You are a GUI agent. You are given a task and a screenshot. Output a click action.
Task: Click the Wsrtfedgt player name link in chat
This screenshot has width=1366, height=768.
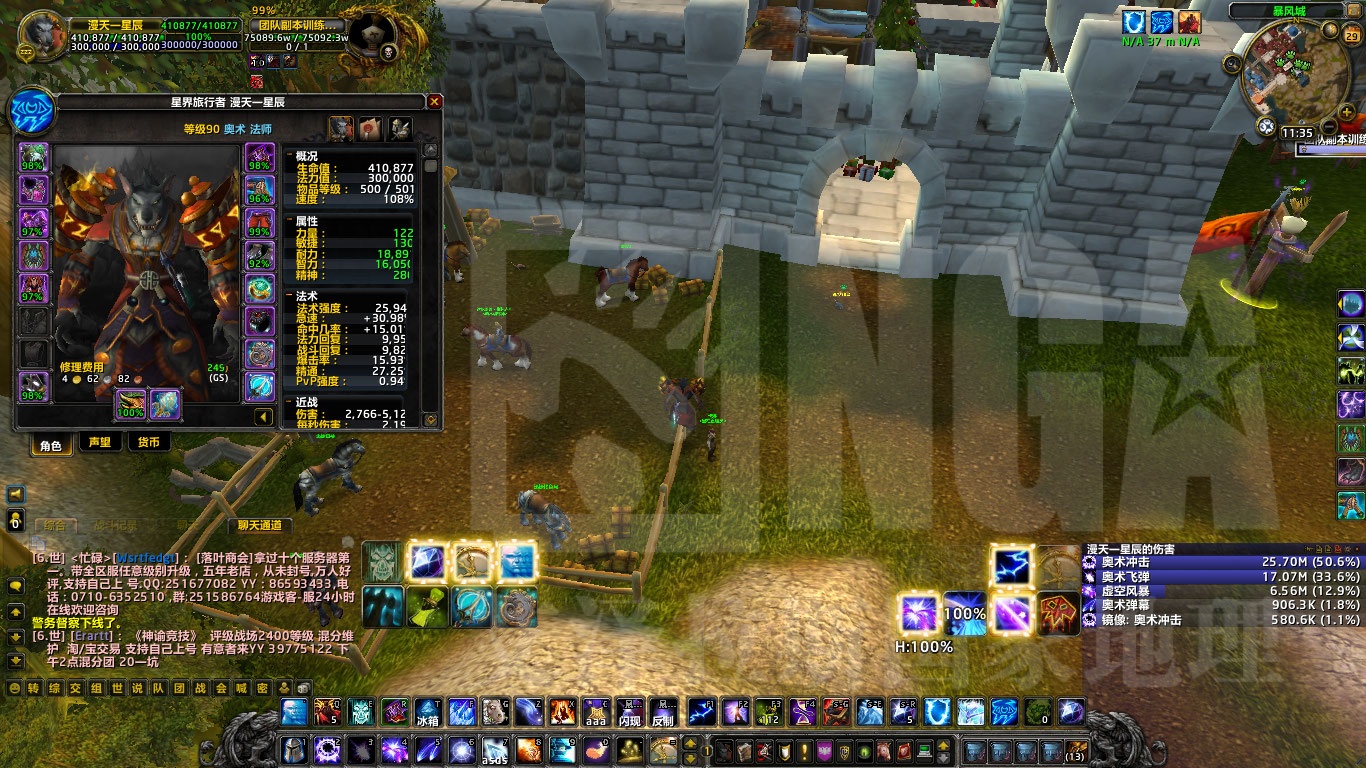click(146, 556)
